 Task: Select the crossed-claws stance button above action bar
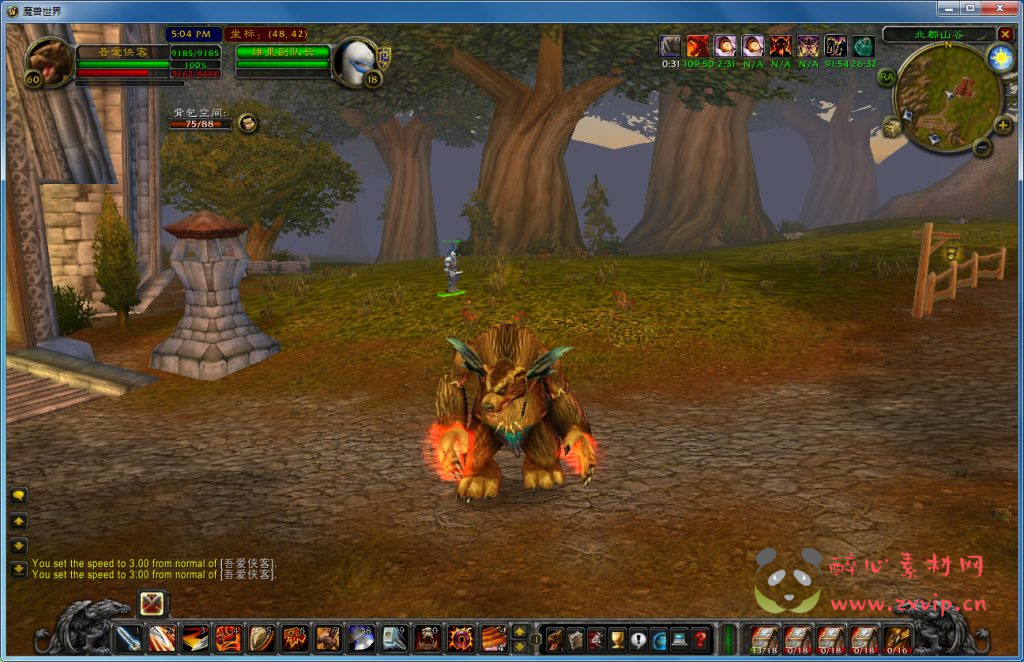click(x=152, y=603)
